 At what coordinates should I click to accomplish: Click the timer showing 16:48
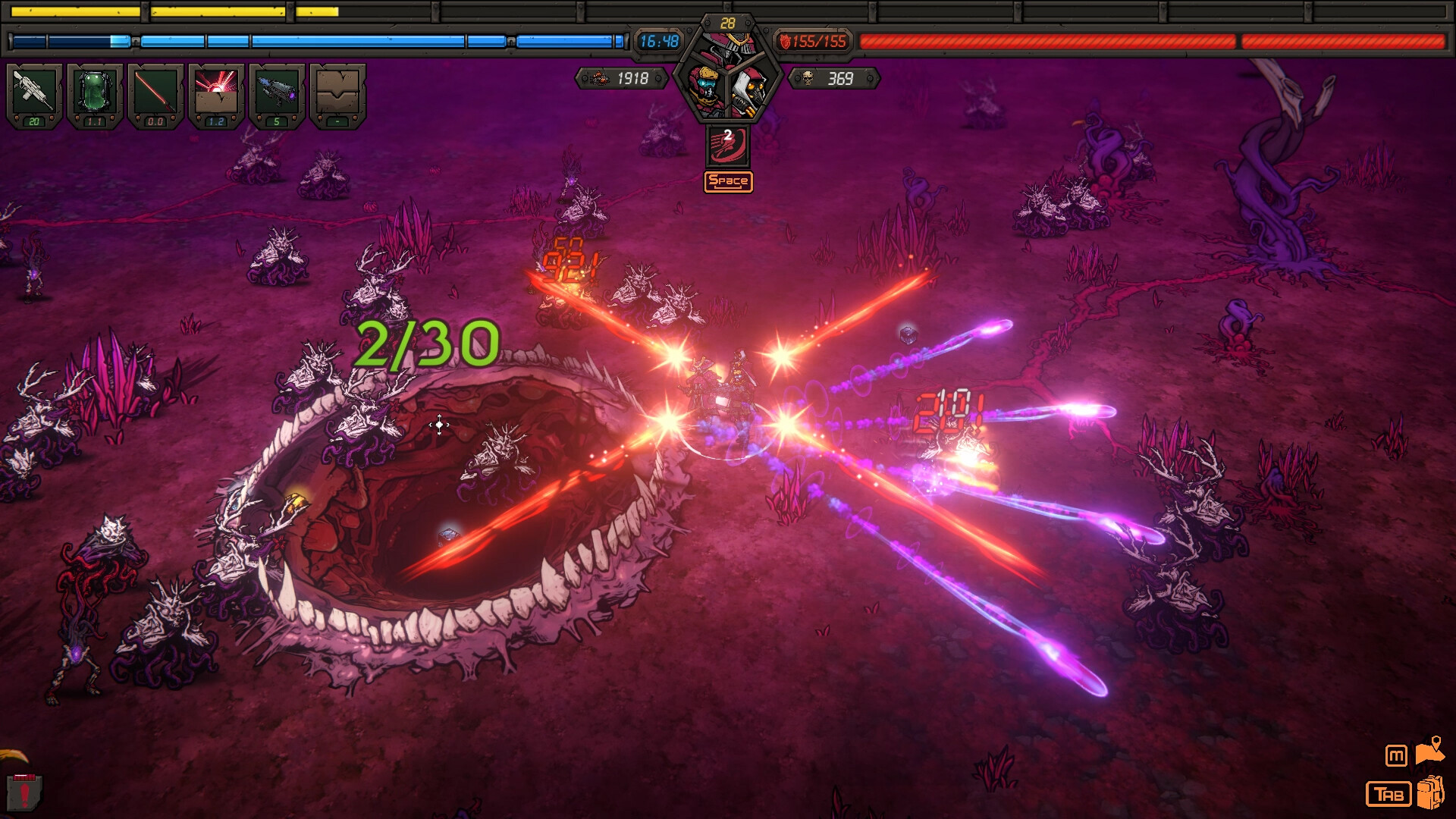click(x=658, y=42)
